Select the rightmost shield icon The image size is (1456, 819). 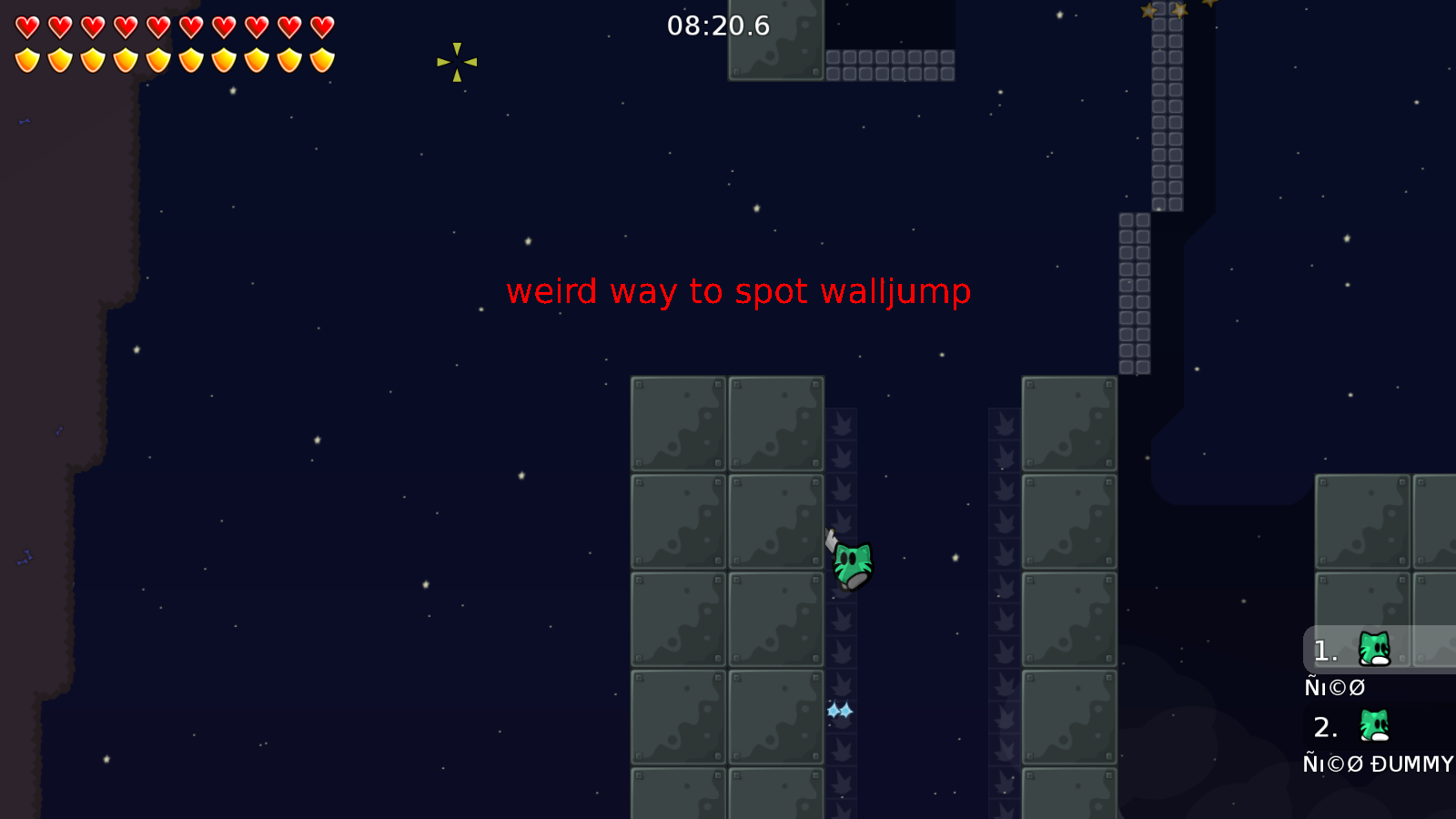(320, 62)
